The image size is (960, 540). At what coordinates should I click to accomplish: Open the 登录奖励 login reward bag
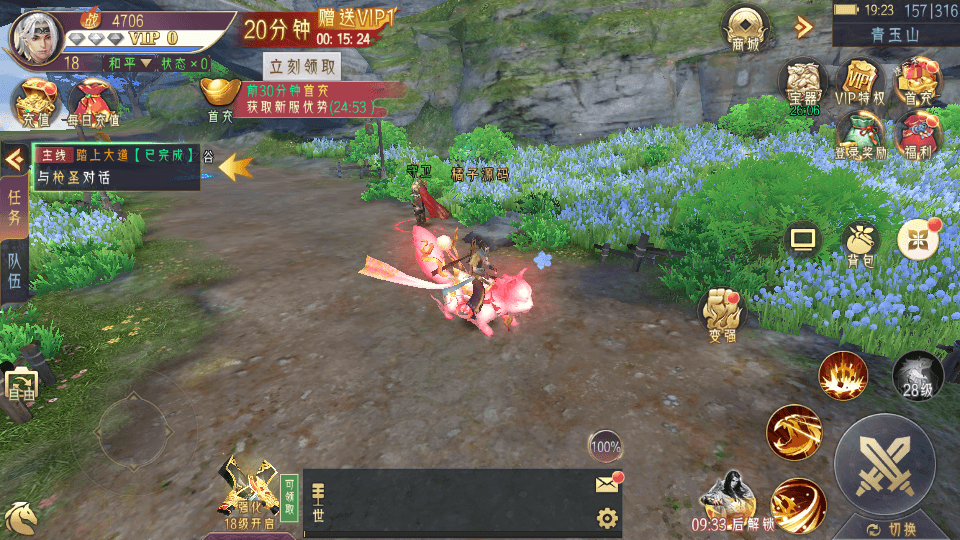[859, 135]
